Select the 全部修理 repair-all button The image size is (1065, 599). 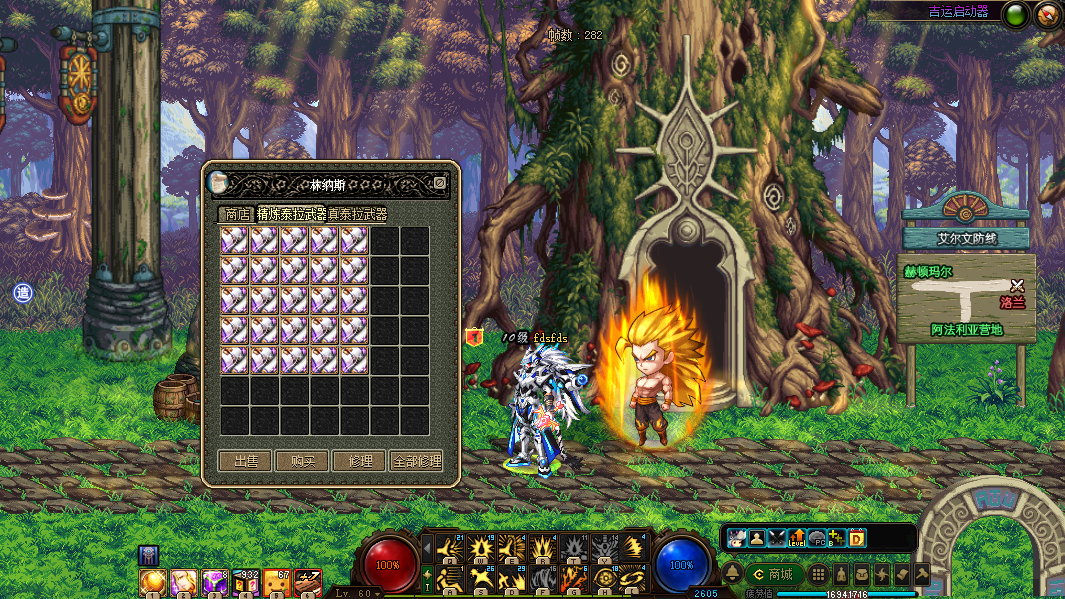click(416, 461)
